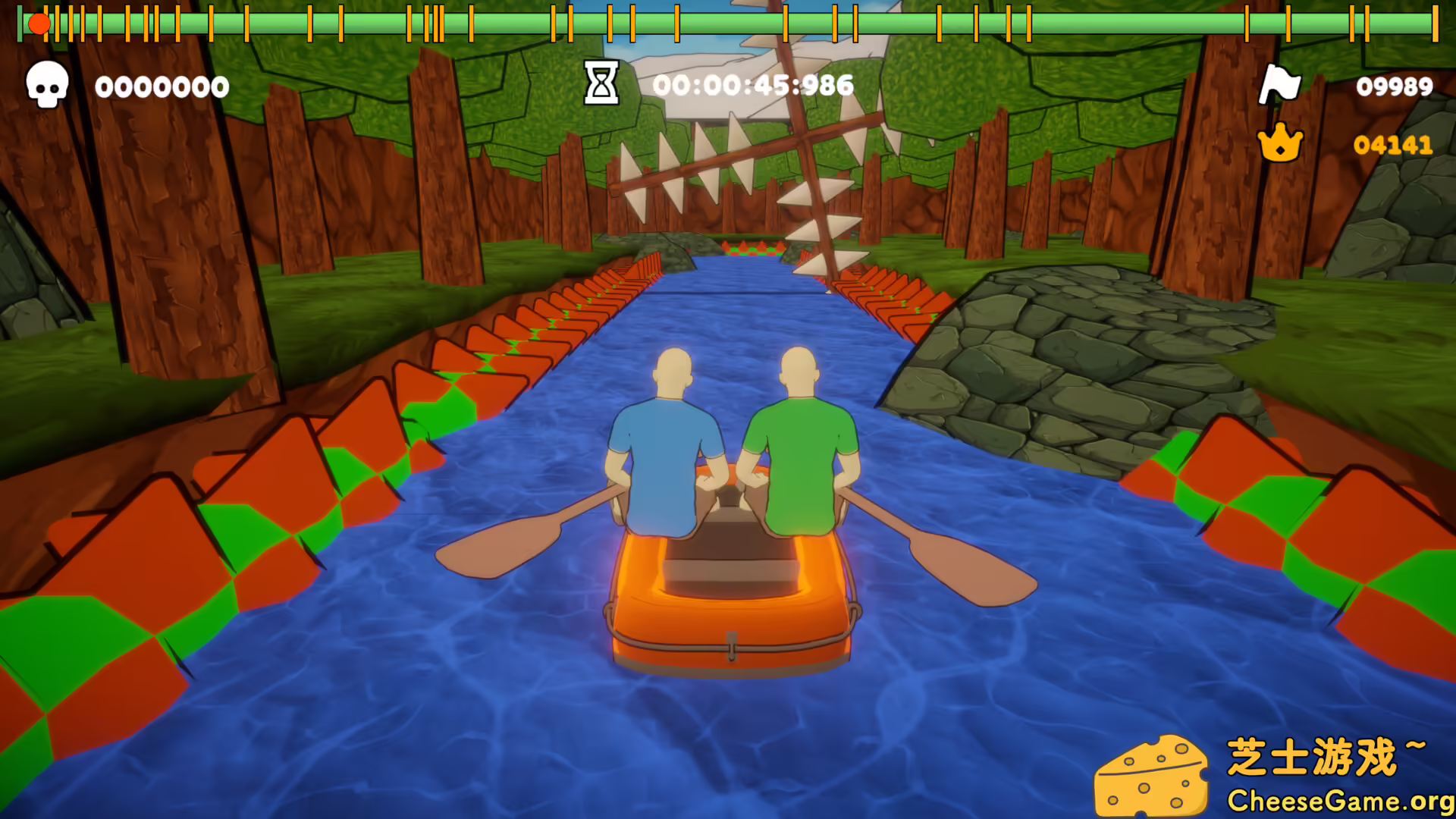Expand the race progress bar details
This screenshot has width=1456, height=819.
728,24
